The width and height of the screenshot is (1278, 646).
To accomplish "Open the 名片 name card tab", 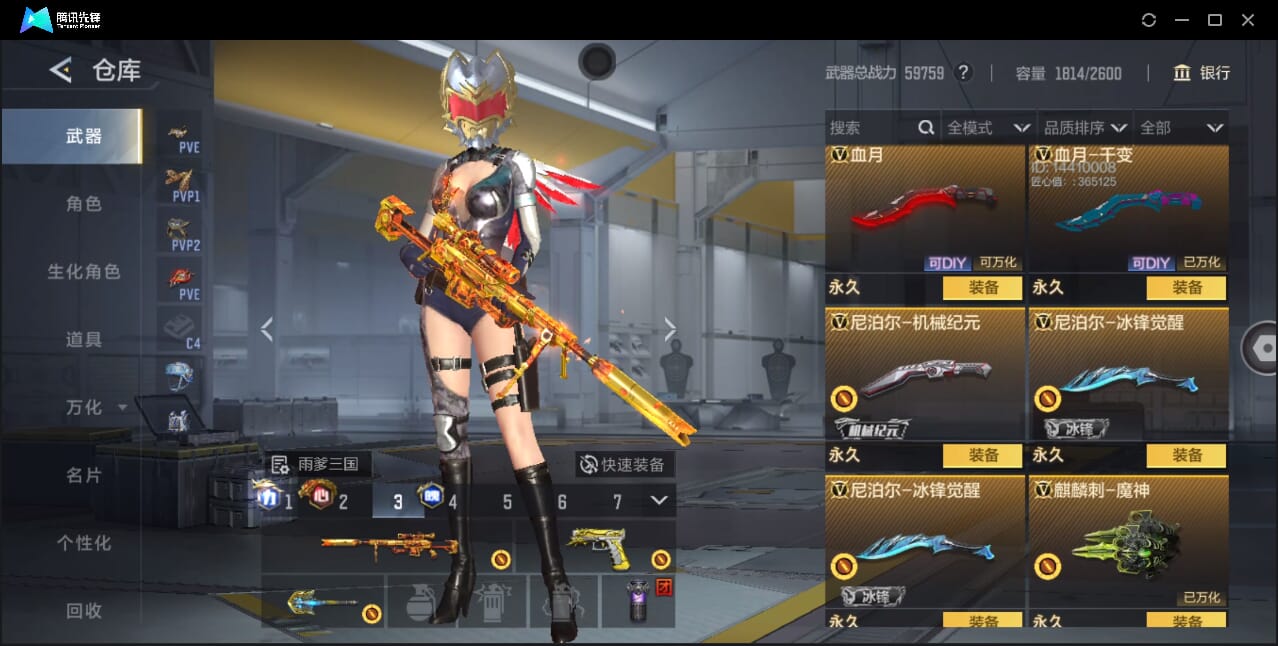I will point(84,475).
